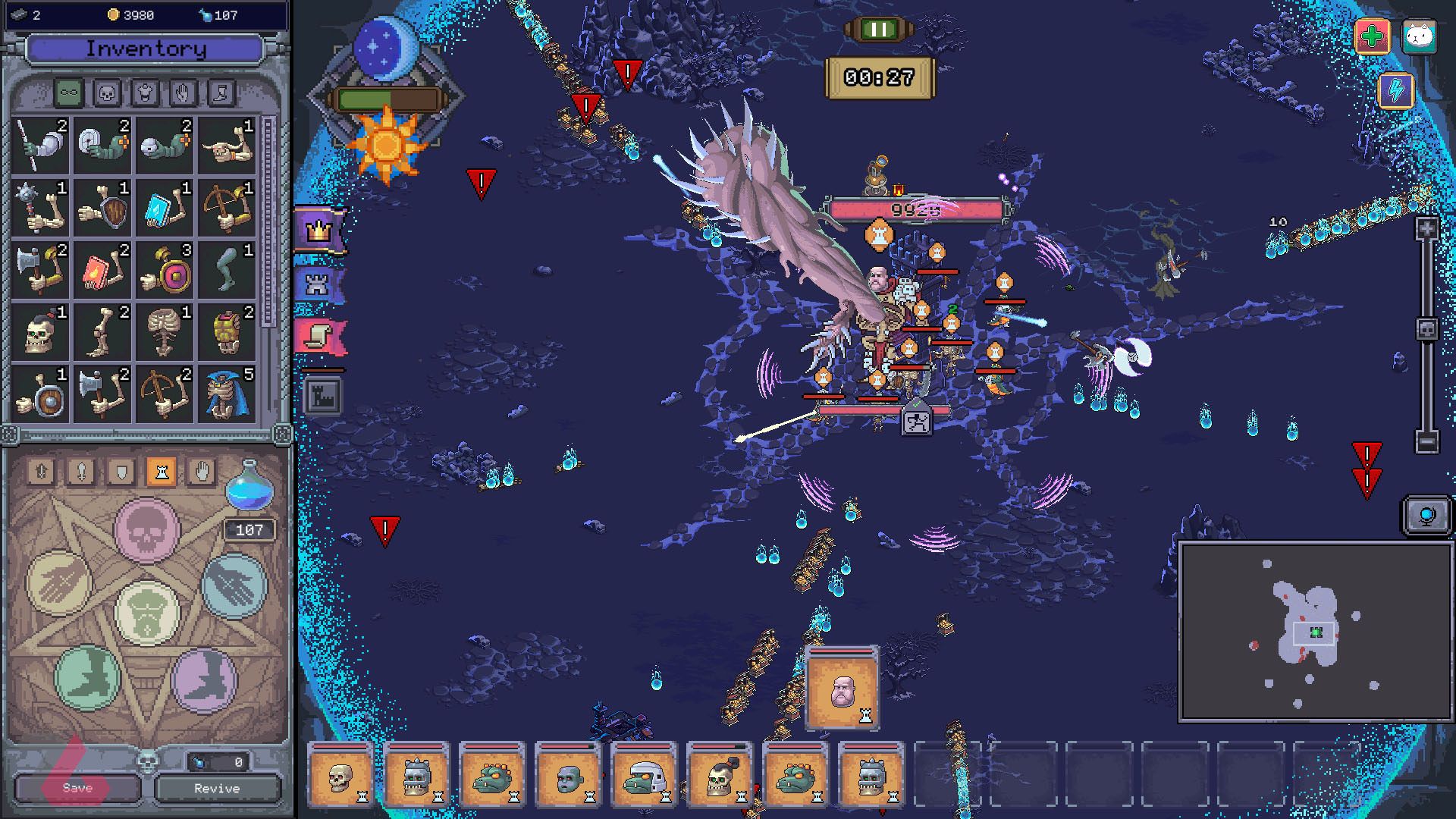Screen dimensions: 1456x819
Task: Click the Revive button
Action: (217, 788)
